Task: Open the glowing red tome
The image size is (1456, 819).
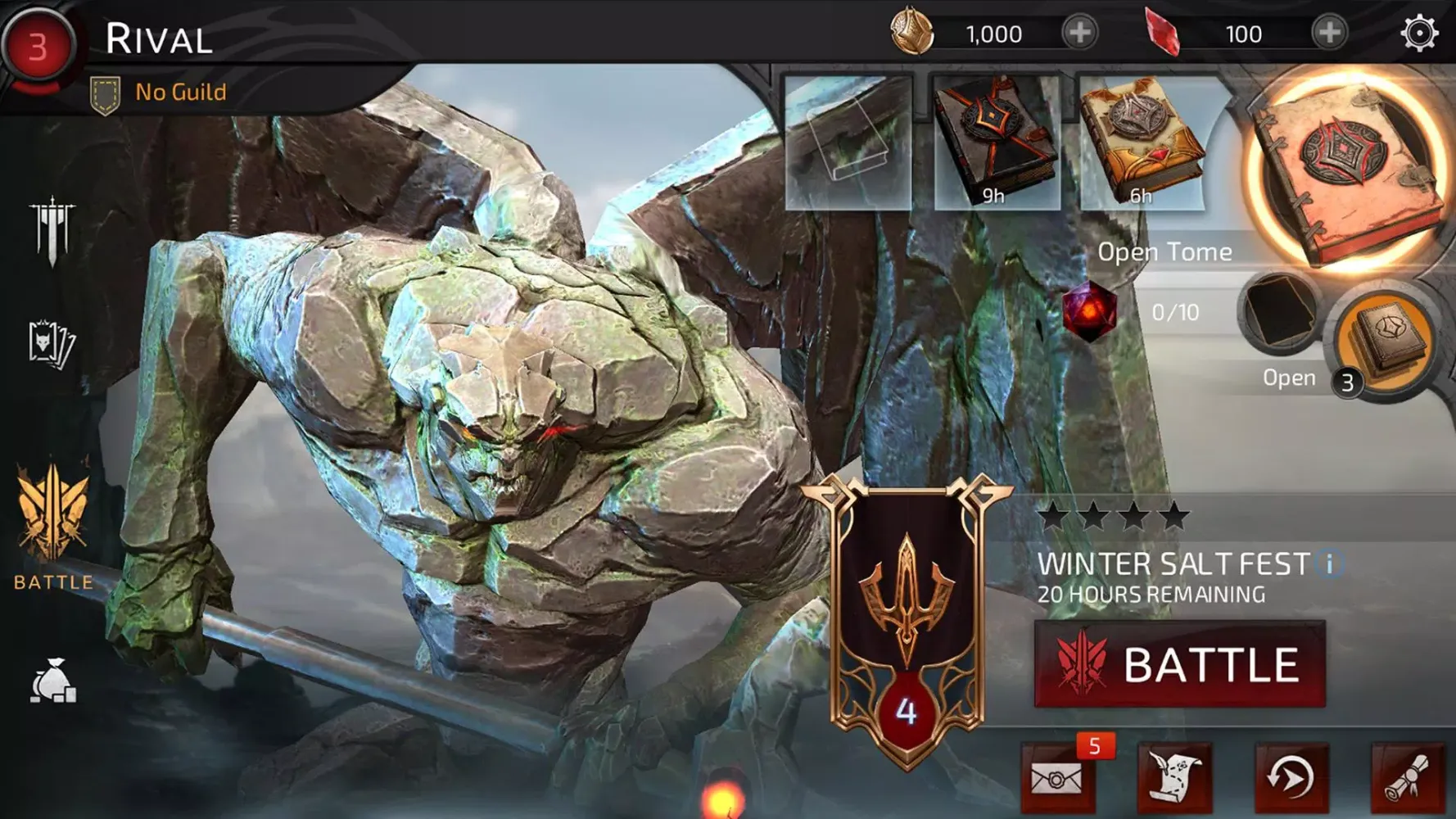Action: click(1347, 174)
